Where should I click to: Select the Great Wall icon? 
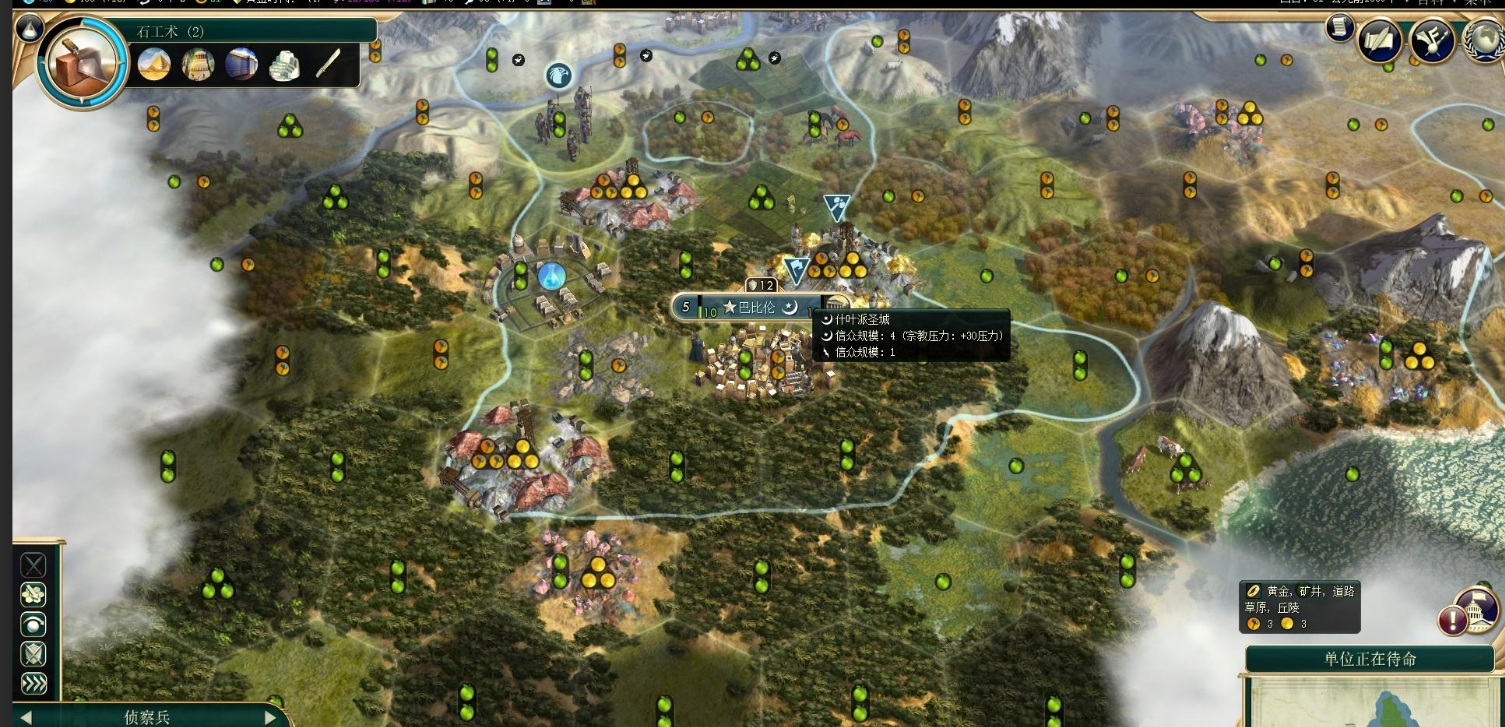[198, 65]
